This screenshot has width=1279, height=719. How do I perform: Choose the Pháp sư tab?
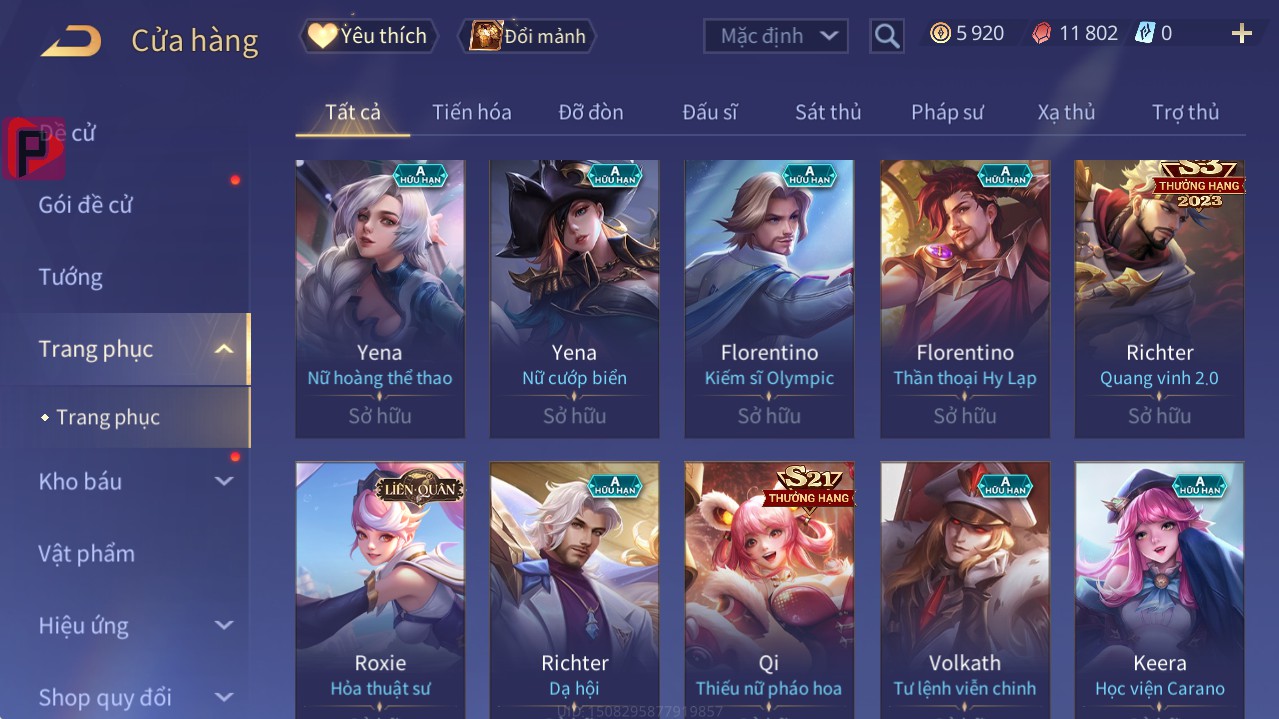pos(947,112)
